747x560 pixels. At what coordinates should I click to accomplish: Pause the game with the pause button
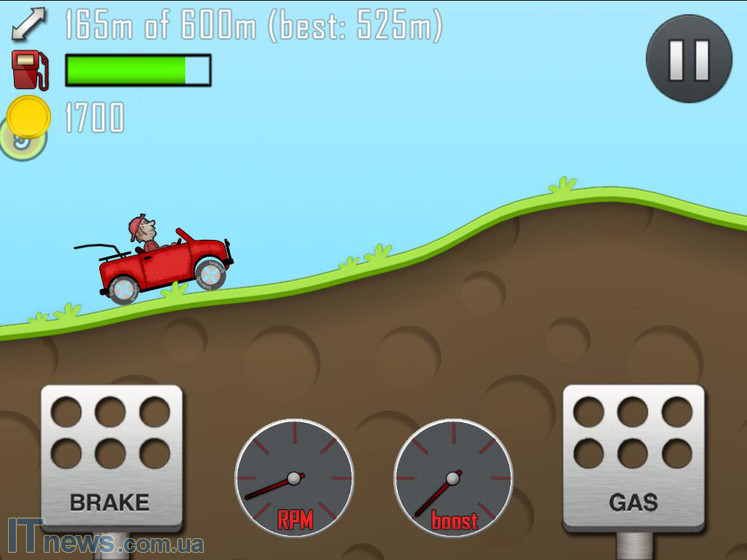click(x=688, y=60)
